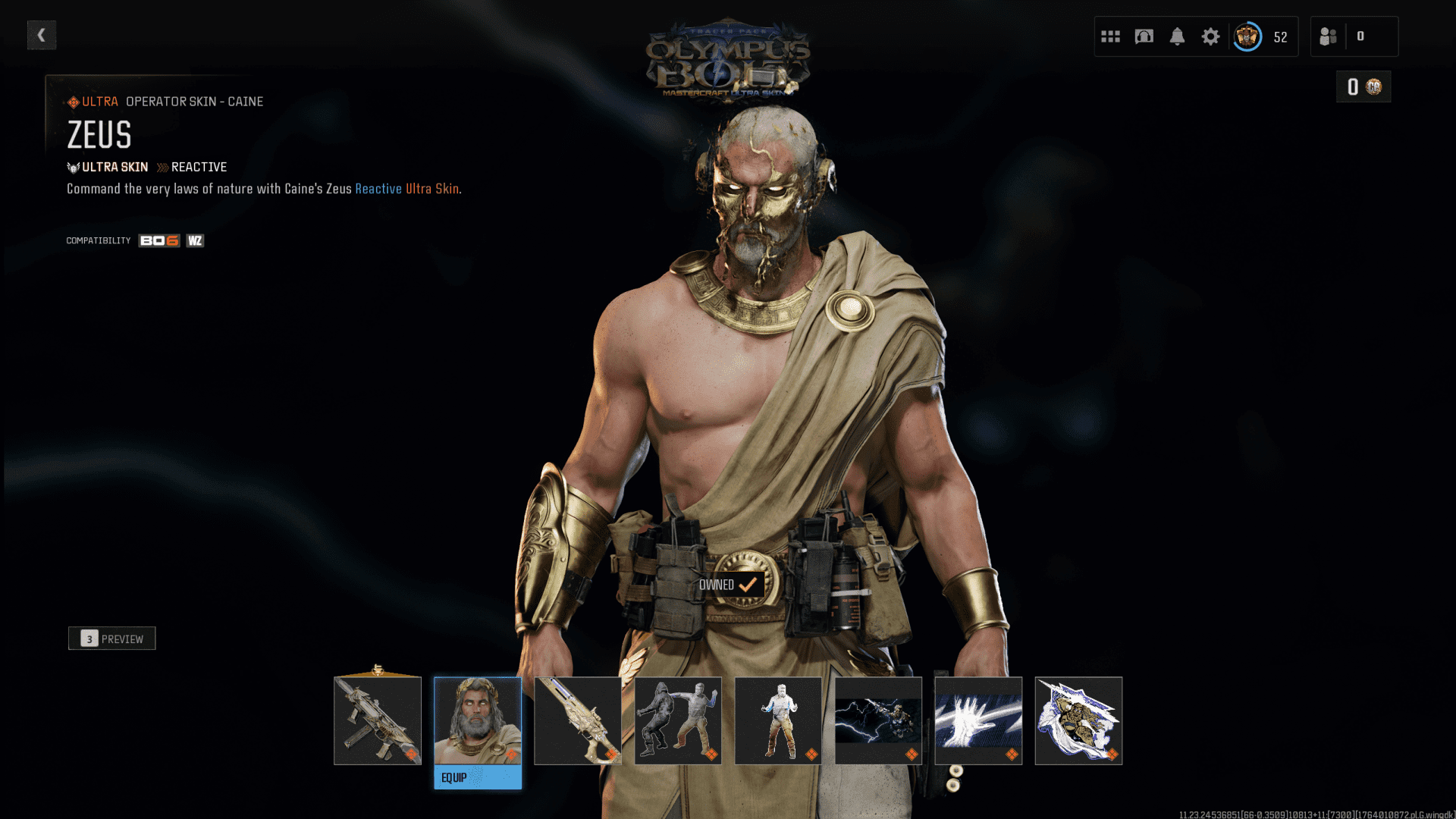Click the Preview button
This screenshot has height=819, width=1456.
(x=112, y=639)
